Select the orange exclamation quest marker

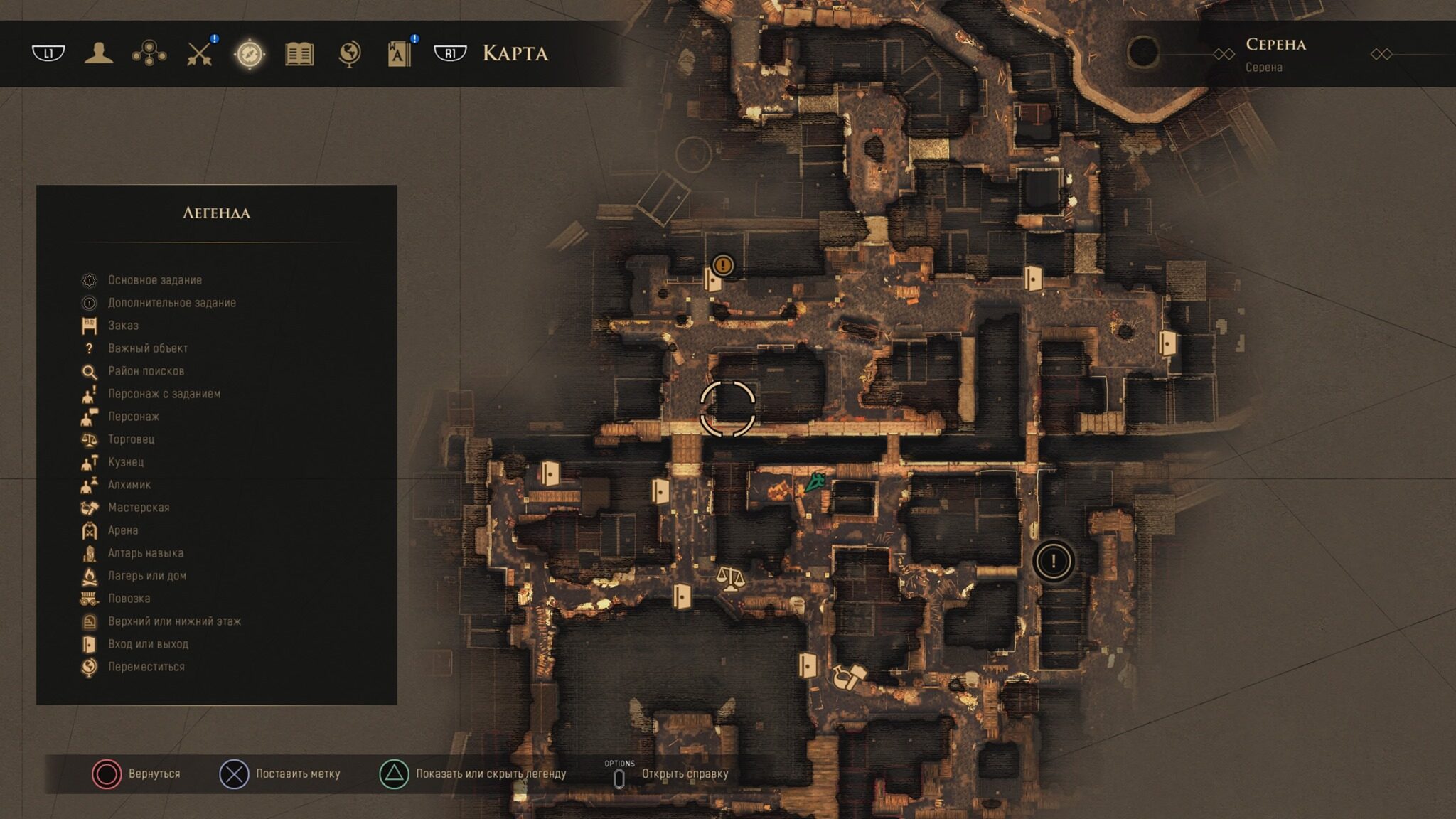coord(723,265)
